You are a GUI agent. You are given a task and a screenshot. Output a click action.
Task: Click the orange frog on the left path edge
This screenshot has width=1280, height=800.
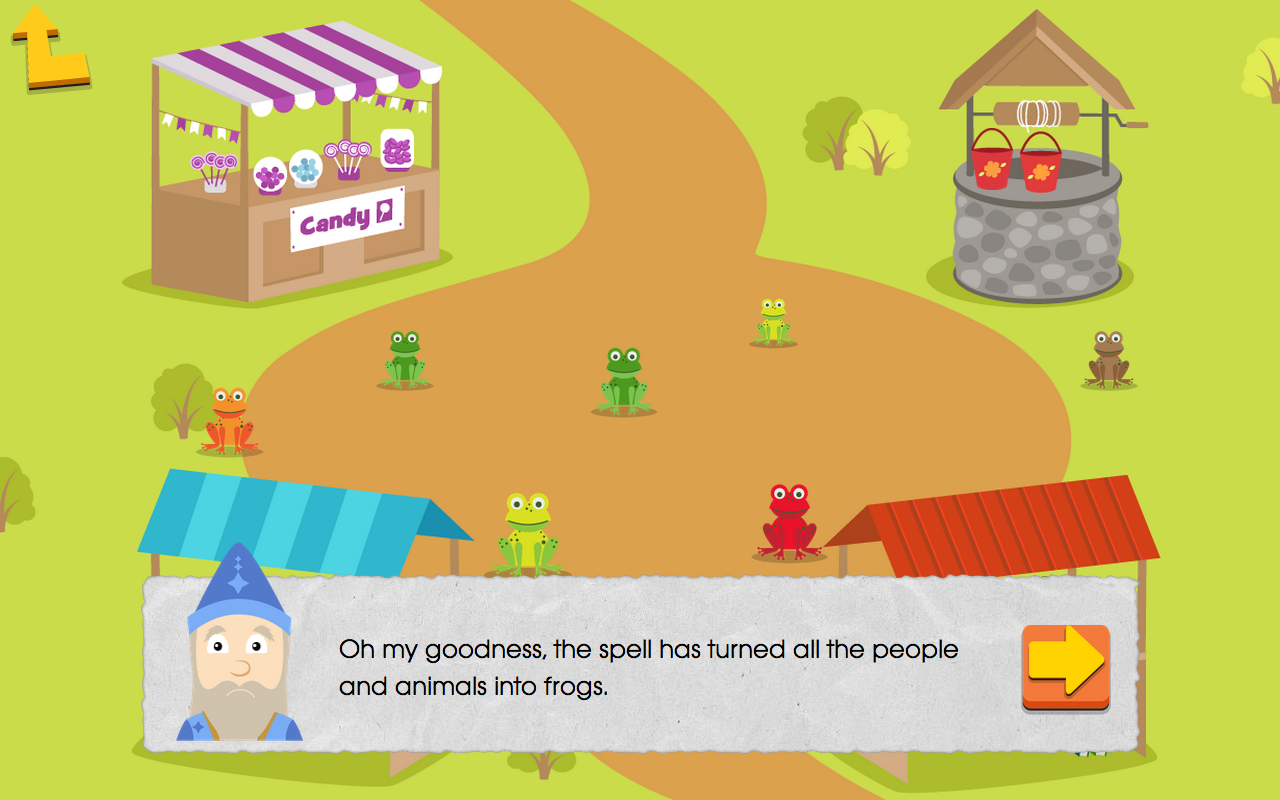tap(228, 415)
